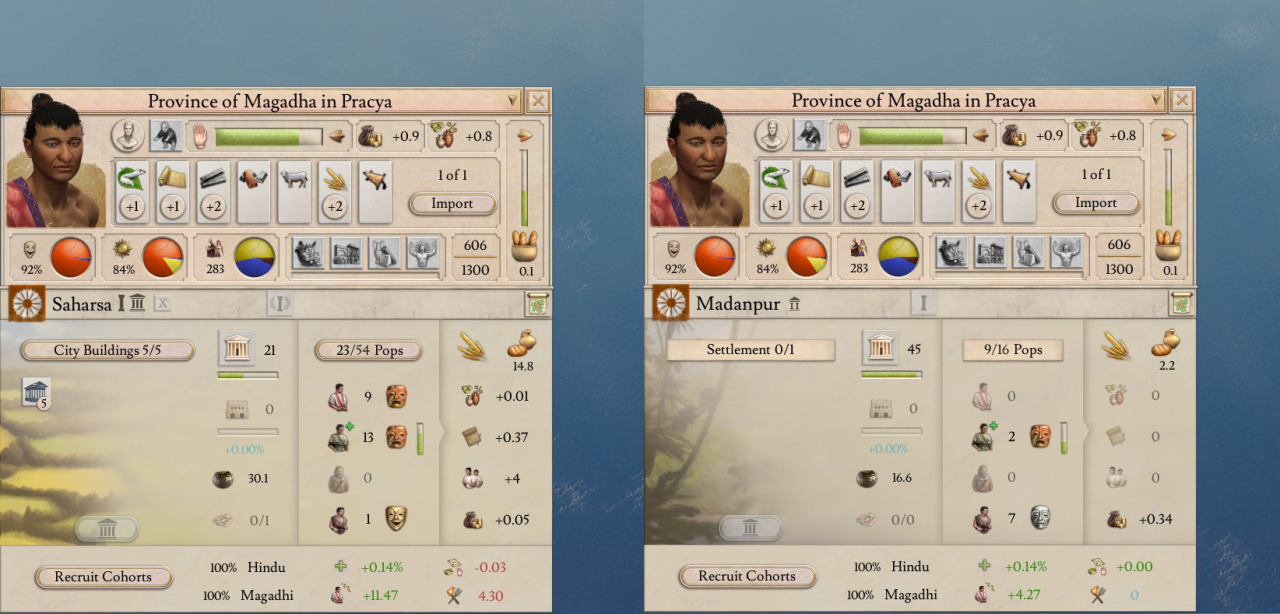Click Import in the Madanpur province panel
The height and width of the screenshot is (614, 1280).
click(1096, 203)
